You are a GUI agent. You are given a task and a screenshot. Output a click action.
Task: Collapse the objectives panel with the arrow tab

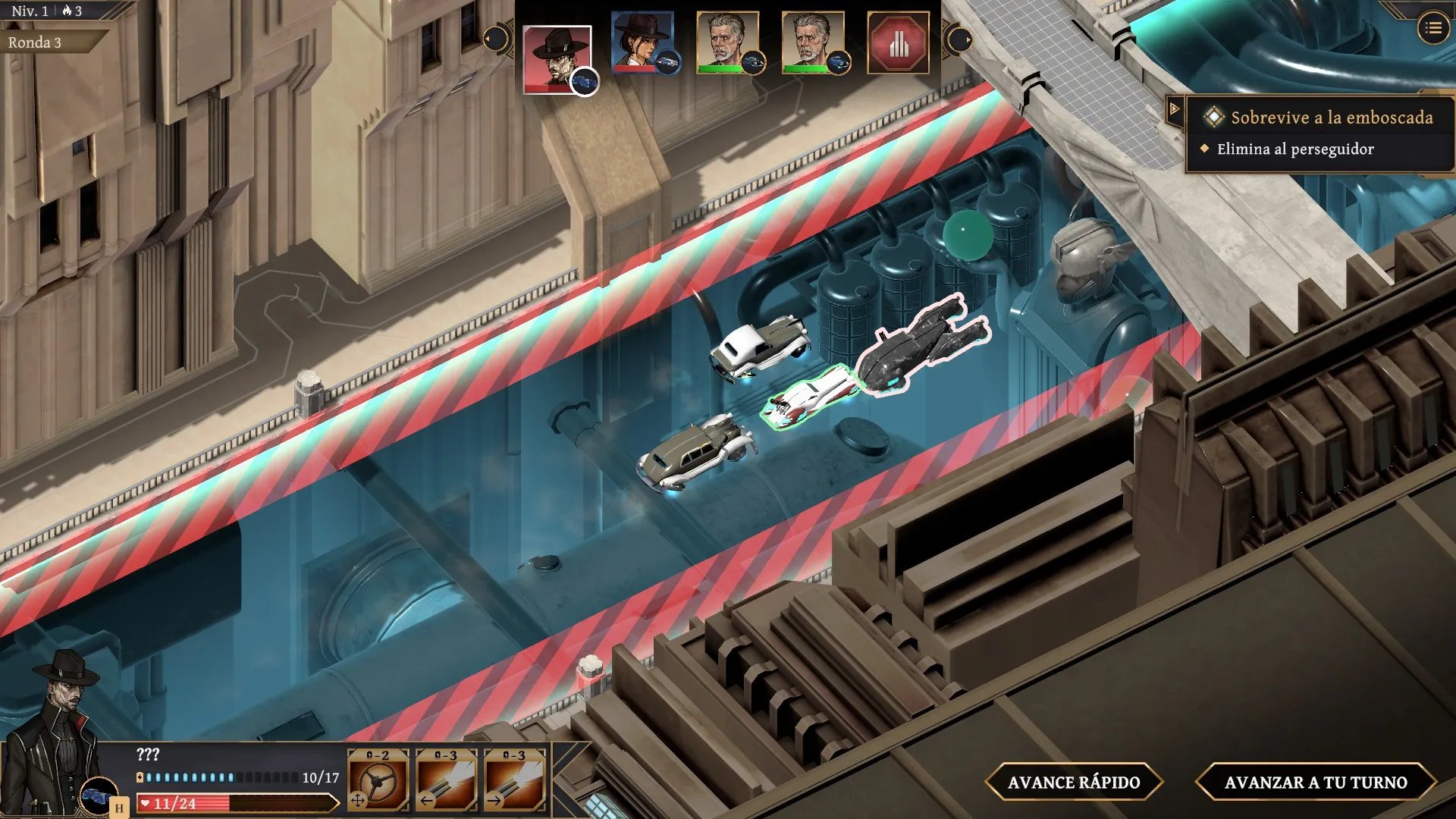[x=1175, y=109]
